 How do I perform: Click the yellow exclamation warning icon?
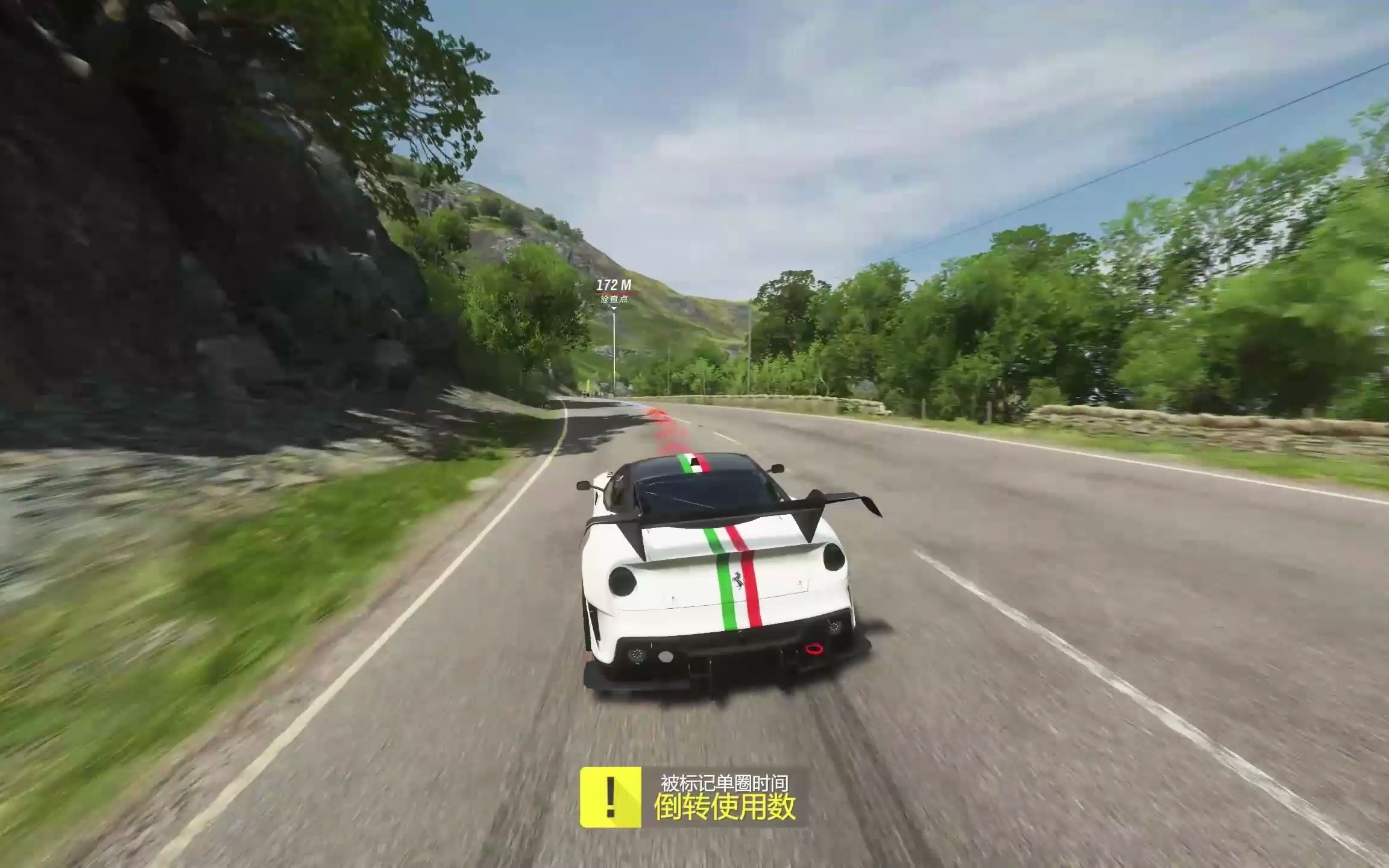[x=610, y=797]
